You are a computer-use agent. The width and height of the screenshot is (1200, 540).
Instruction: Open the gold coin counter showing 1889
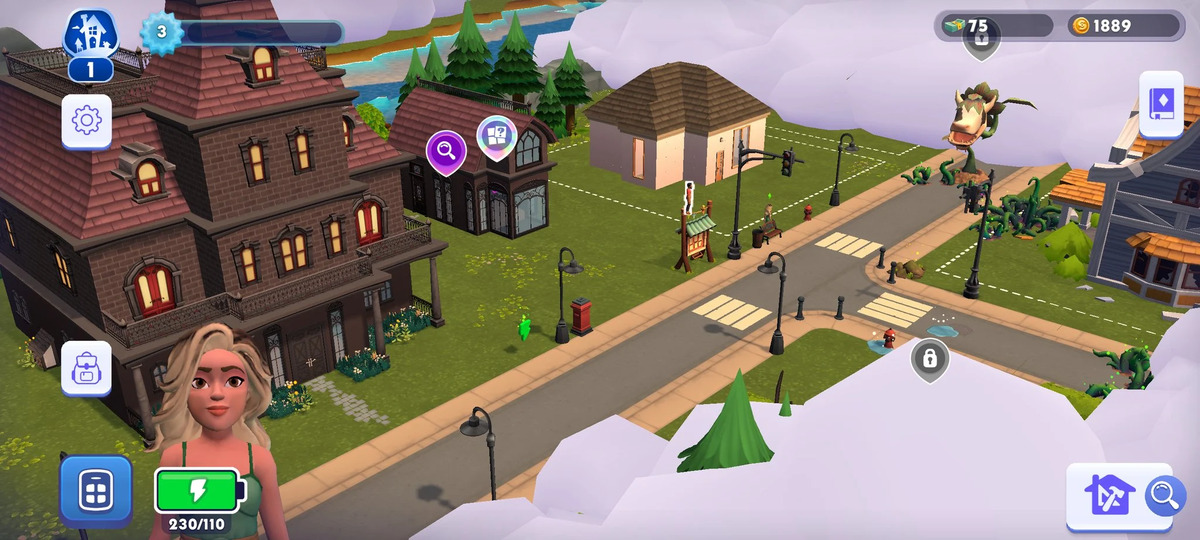(1123, 26)
